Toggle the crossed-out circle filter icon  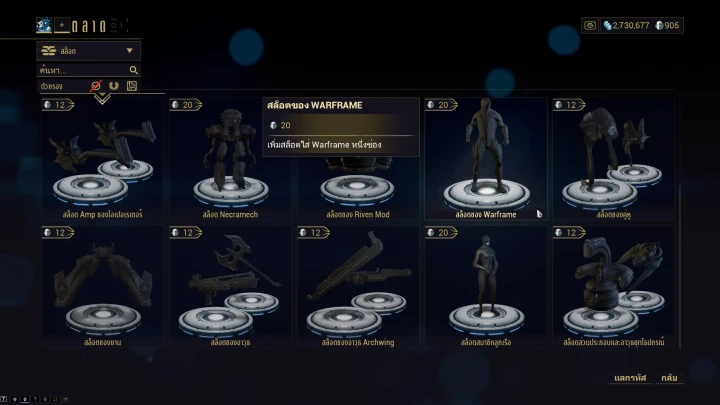[x=98, y=86]
